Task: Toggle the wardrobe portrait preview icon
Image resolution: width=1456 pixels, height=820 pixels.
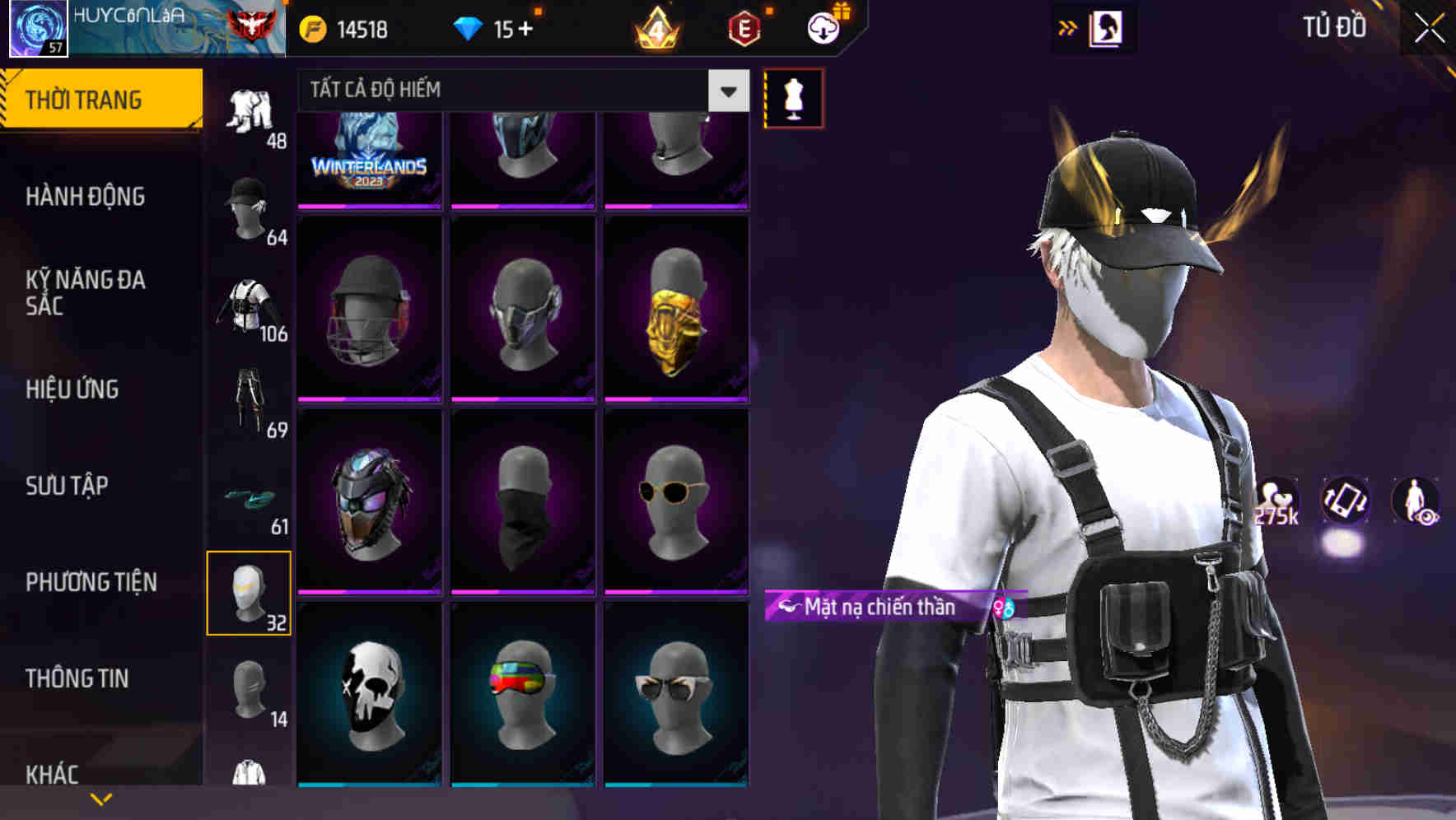Action: coord(1108,27)
